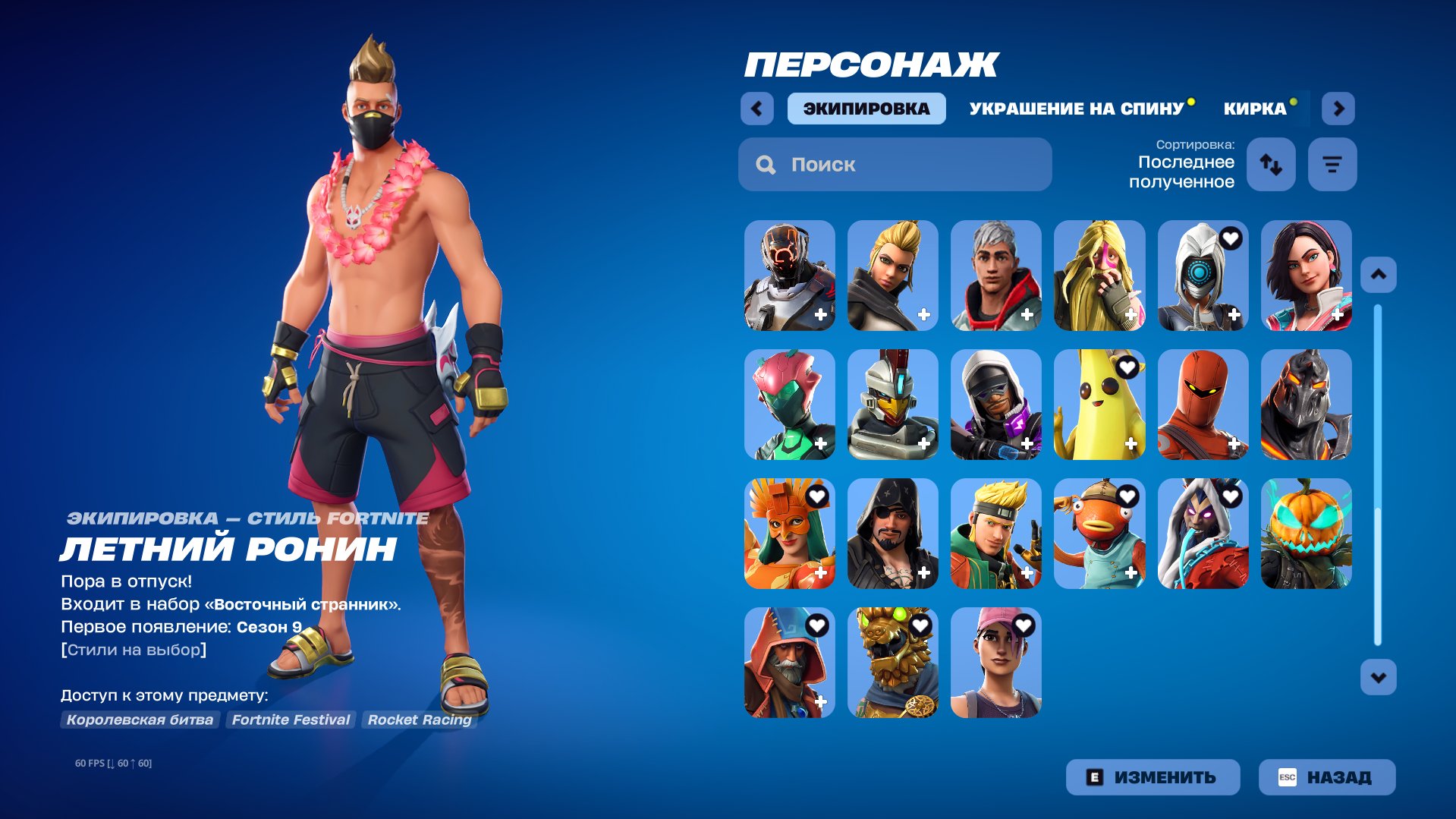Click the left arrow to see previous tabs
1456x819 pixels.
(756, 109)
